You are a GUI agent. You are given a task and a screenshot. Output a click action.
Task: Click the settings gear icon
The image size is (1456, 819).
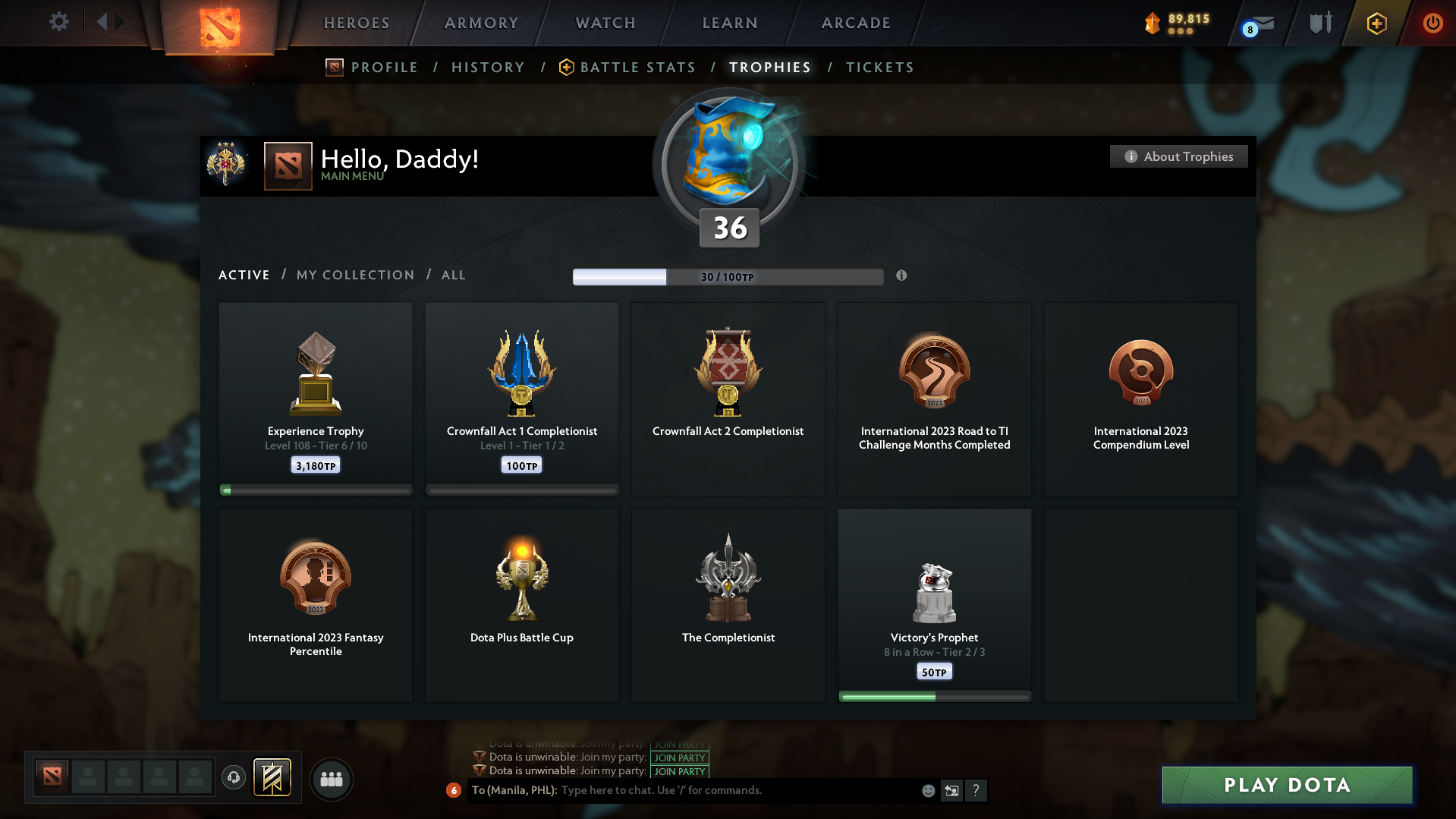point(59,22)
